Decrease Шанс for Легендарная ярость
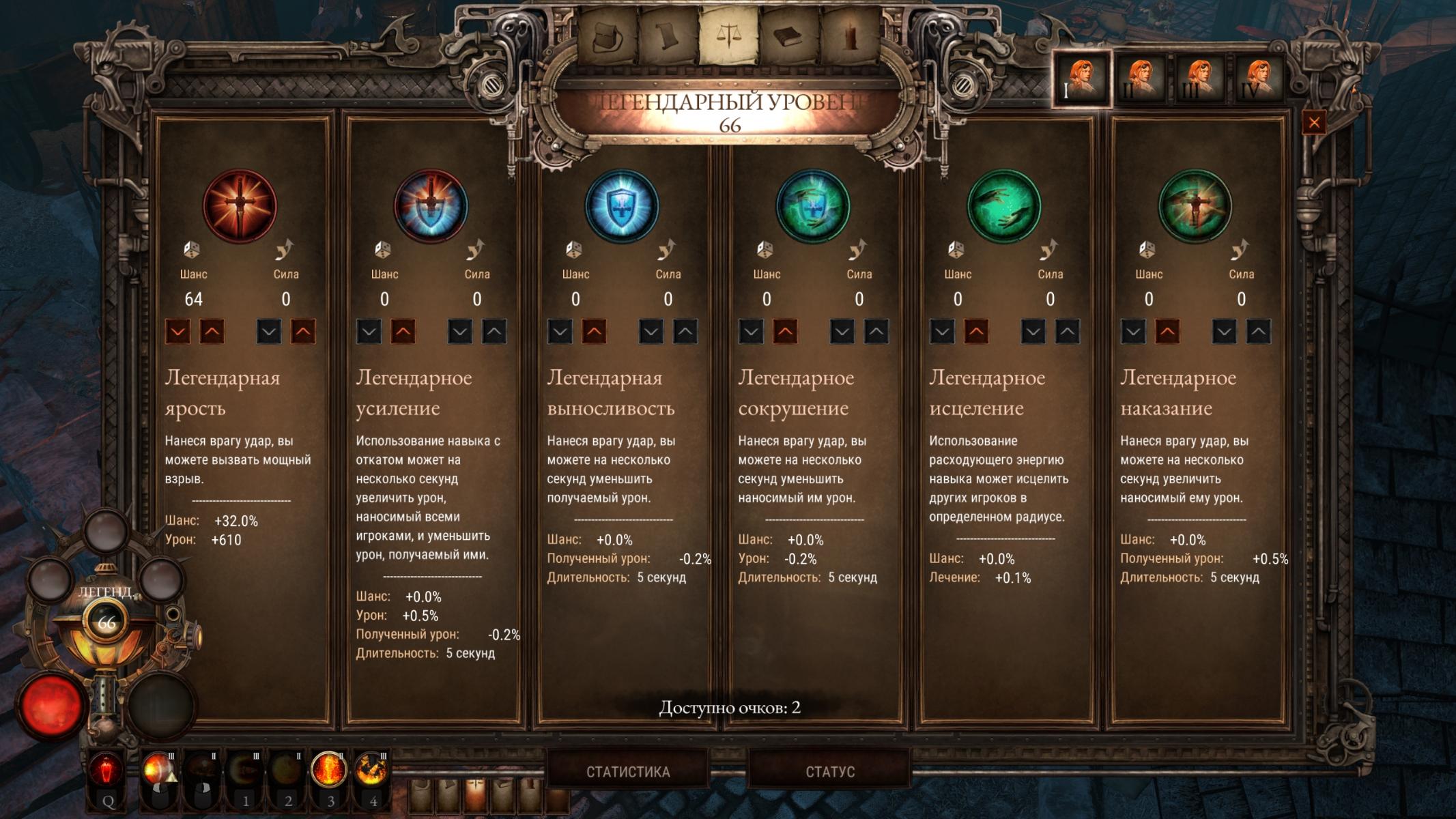 click(178, 332)
